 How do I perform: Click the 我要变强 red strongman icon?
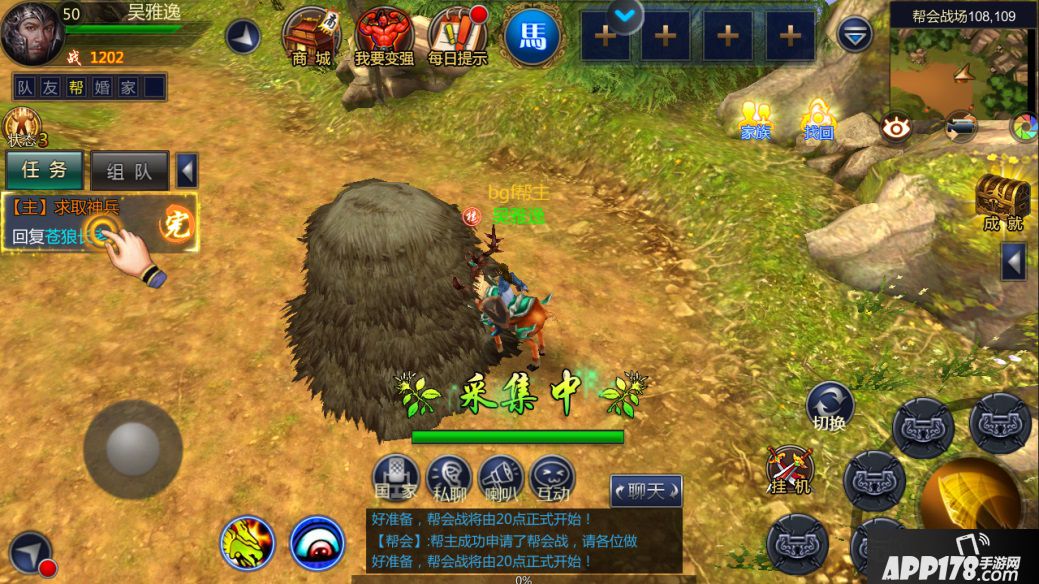(384, 36)
